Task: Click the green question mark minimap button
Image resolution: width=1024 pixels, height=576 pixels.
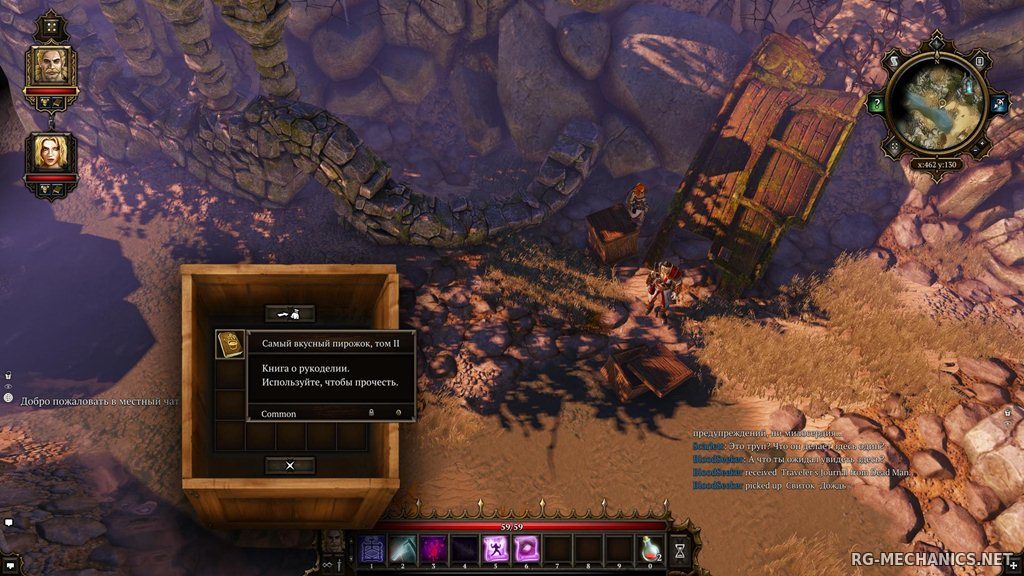Action: 877,104
